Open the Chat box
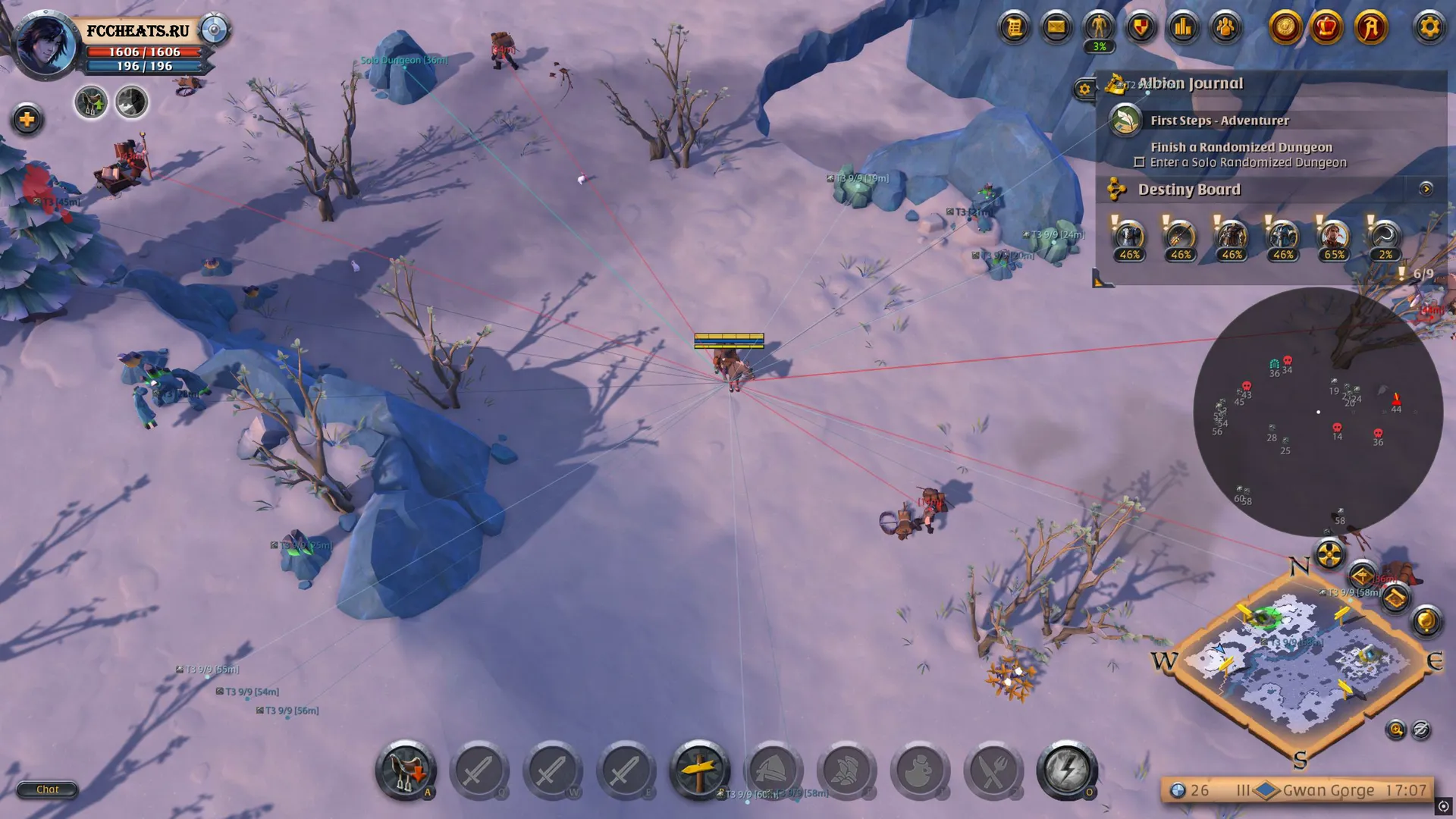The image size is (1456, 819). point(47,789)
